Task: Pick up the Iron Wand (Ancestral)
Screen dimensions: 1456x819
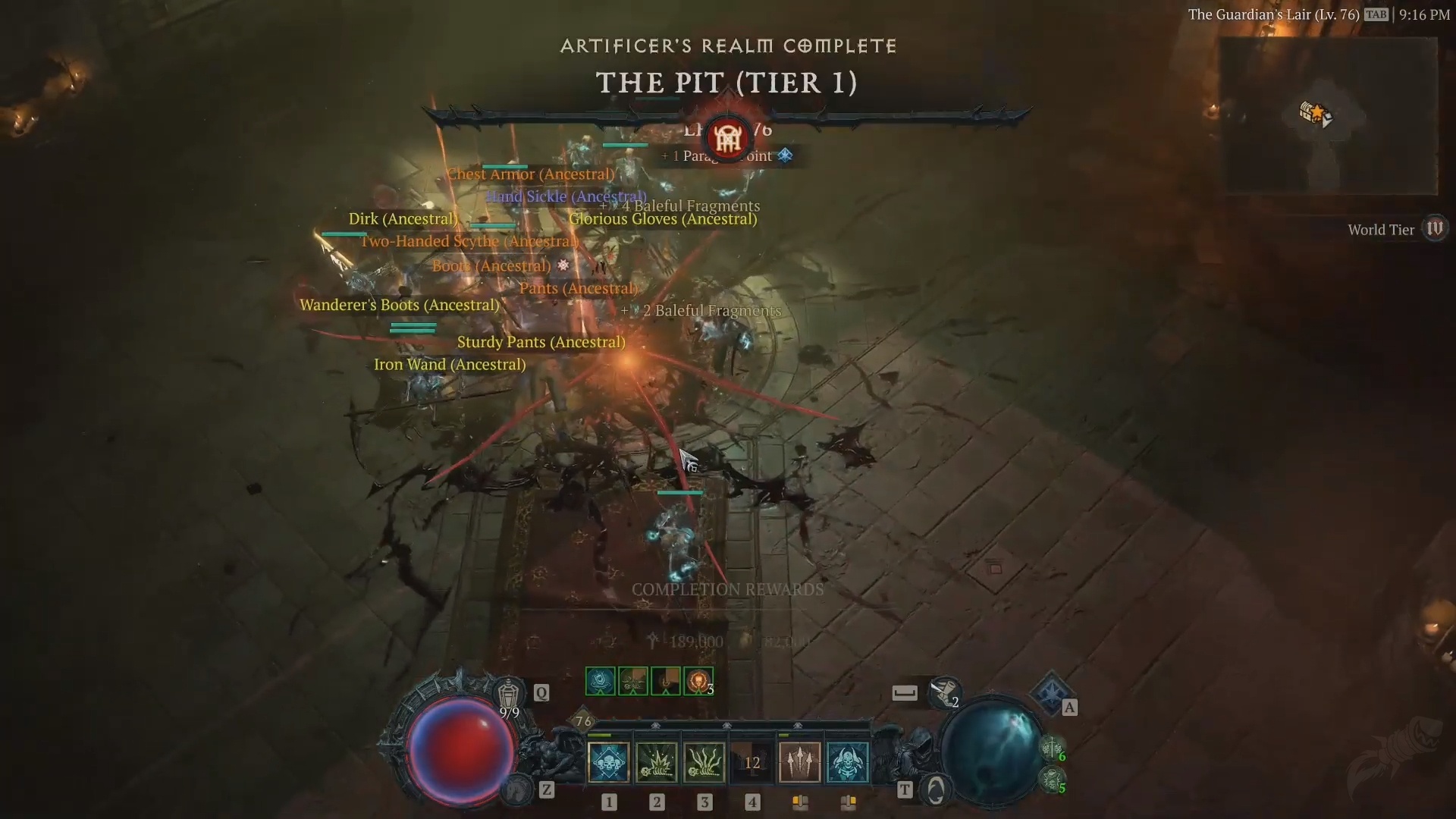Action: coord(450,365)
